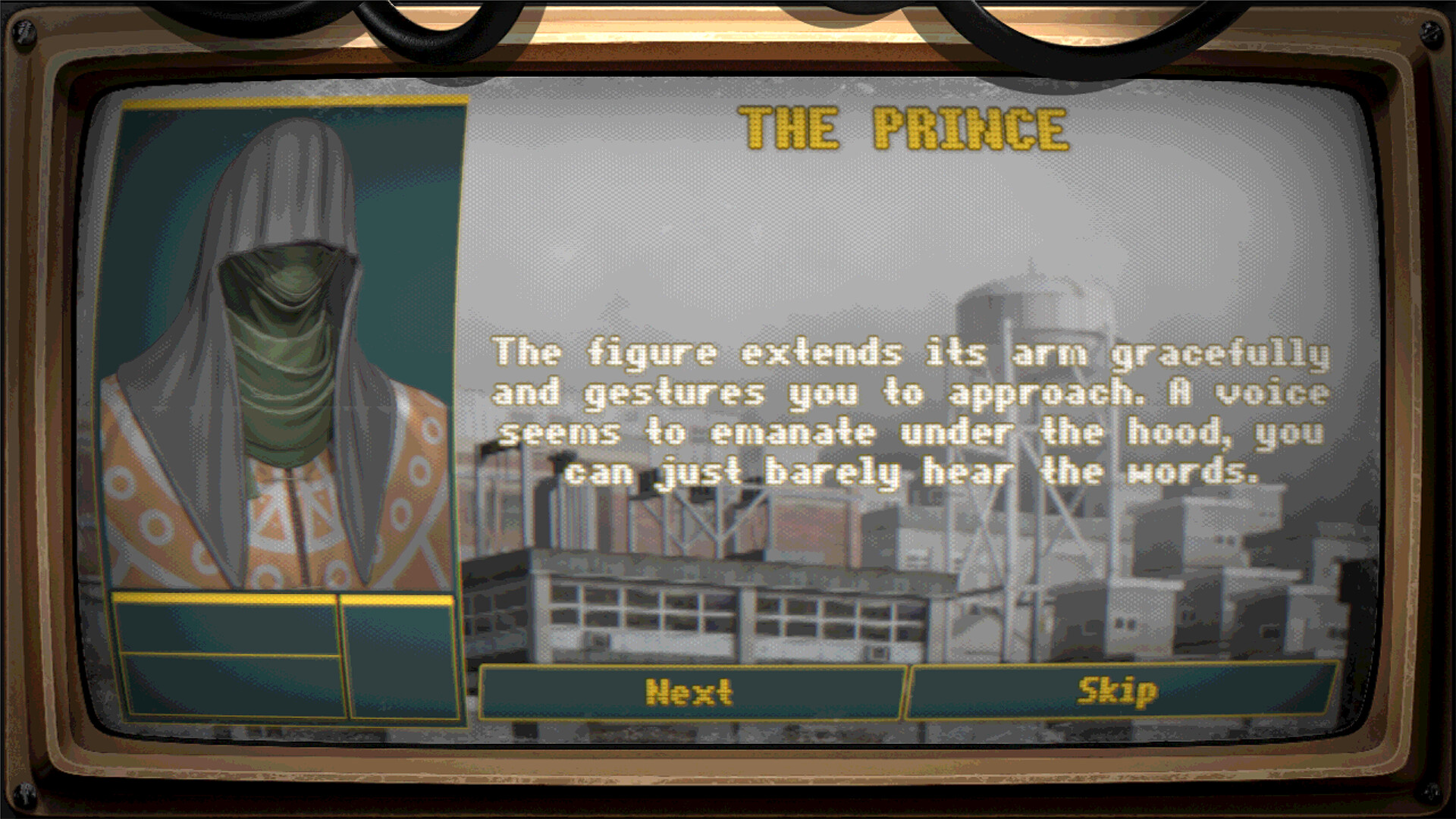Click the small square panel beside the name box
This screenshot has height=819, width=1456.
pos(402,660)
